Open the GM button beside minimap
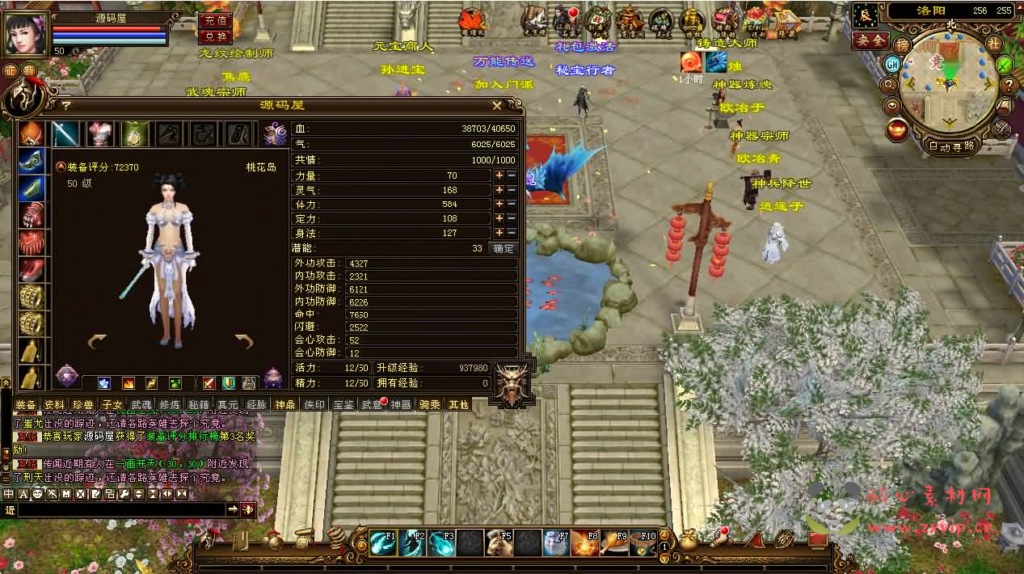 892,62
